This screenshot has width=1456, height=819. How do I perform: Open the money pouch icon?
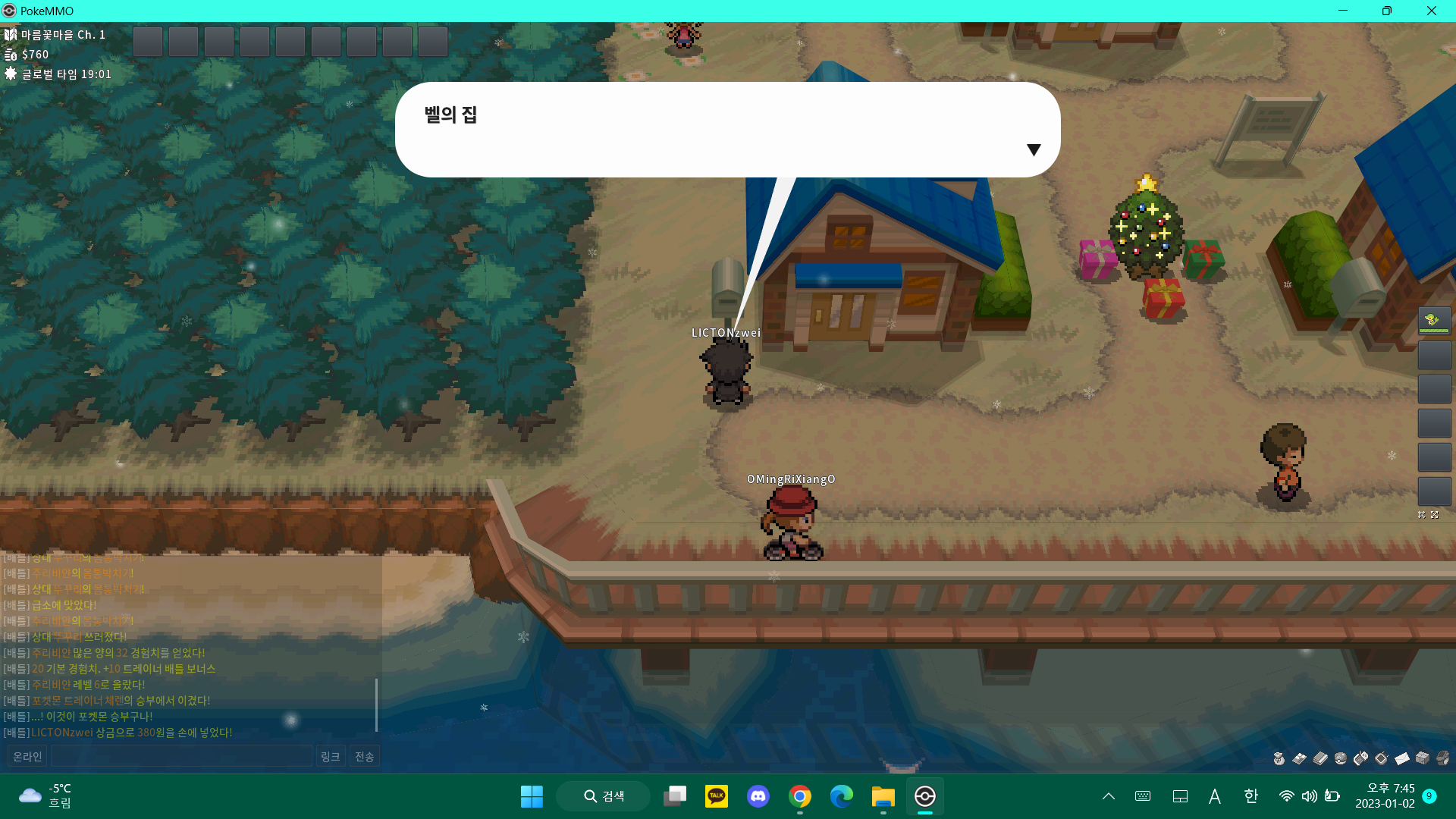pyautogui.click(x=1279, y=758)
